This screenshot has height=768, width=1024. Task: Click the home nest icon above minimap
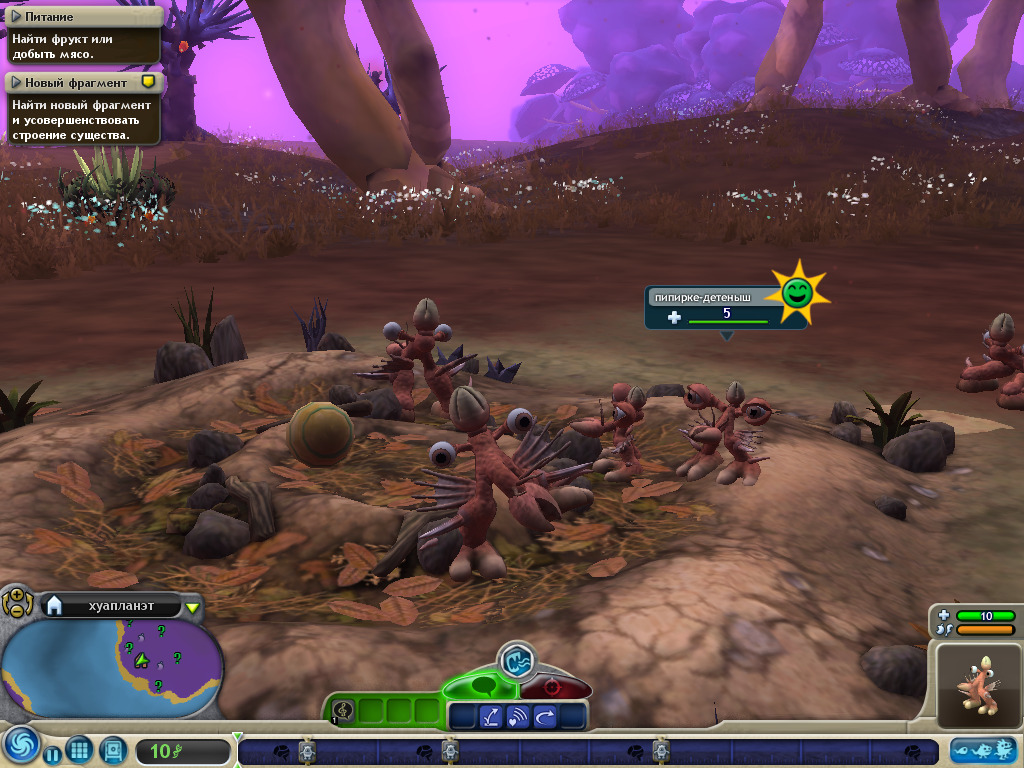click(54, 605)
